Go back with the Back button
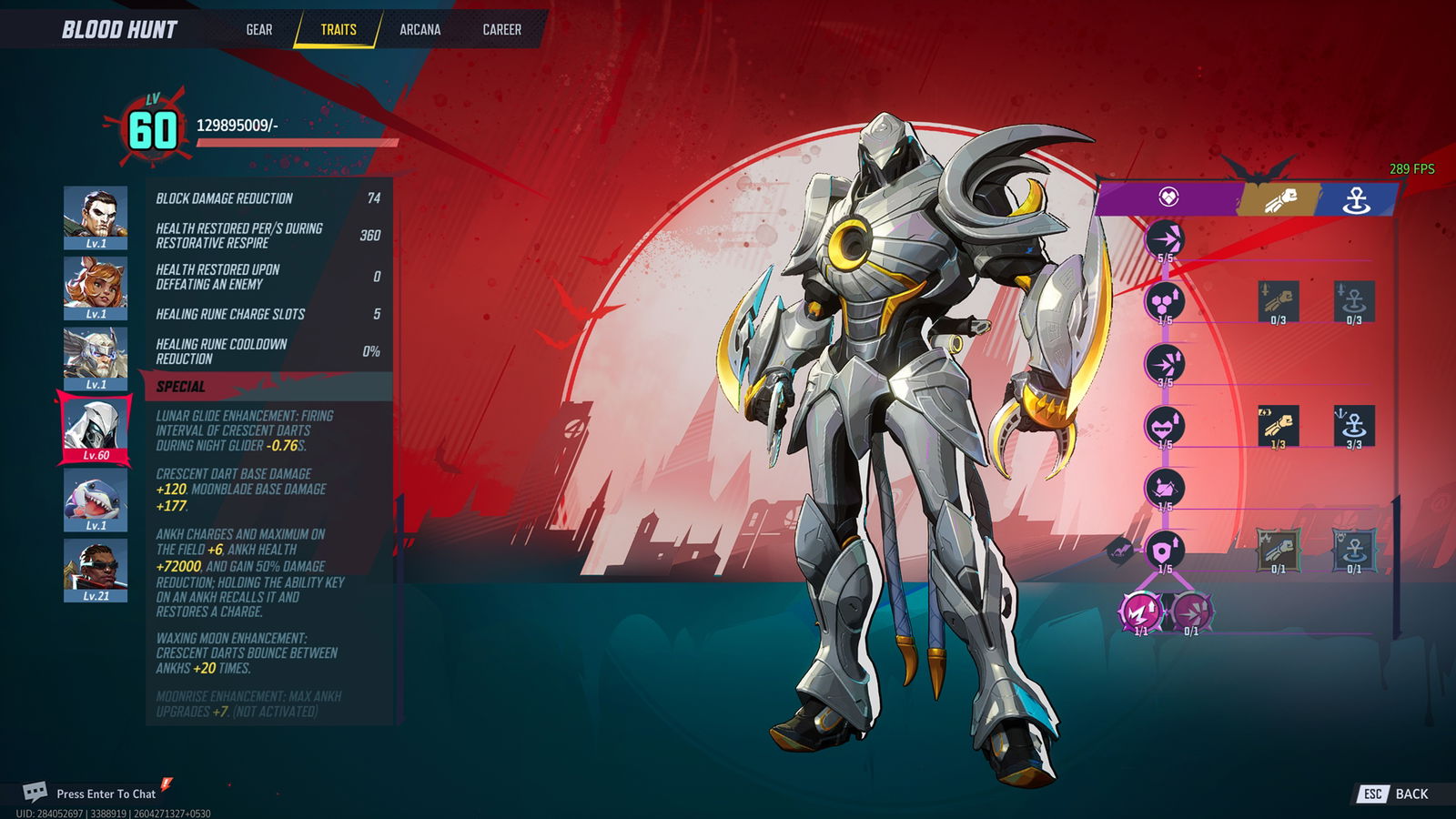 [x=1394, y=794]
